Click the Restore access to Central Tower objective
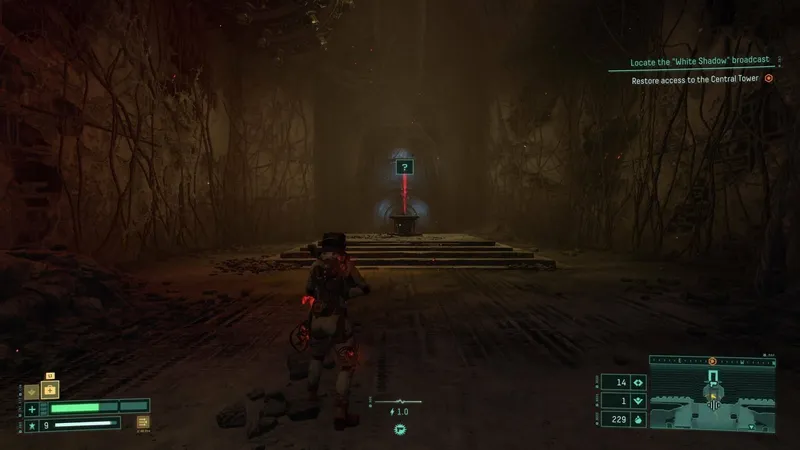The image size is (800, 450). 695,80
